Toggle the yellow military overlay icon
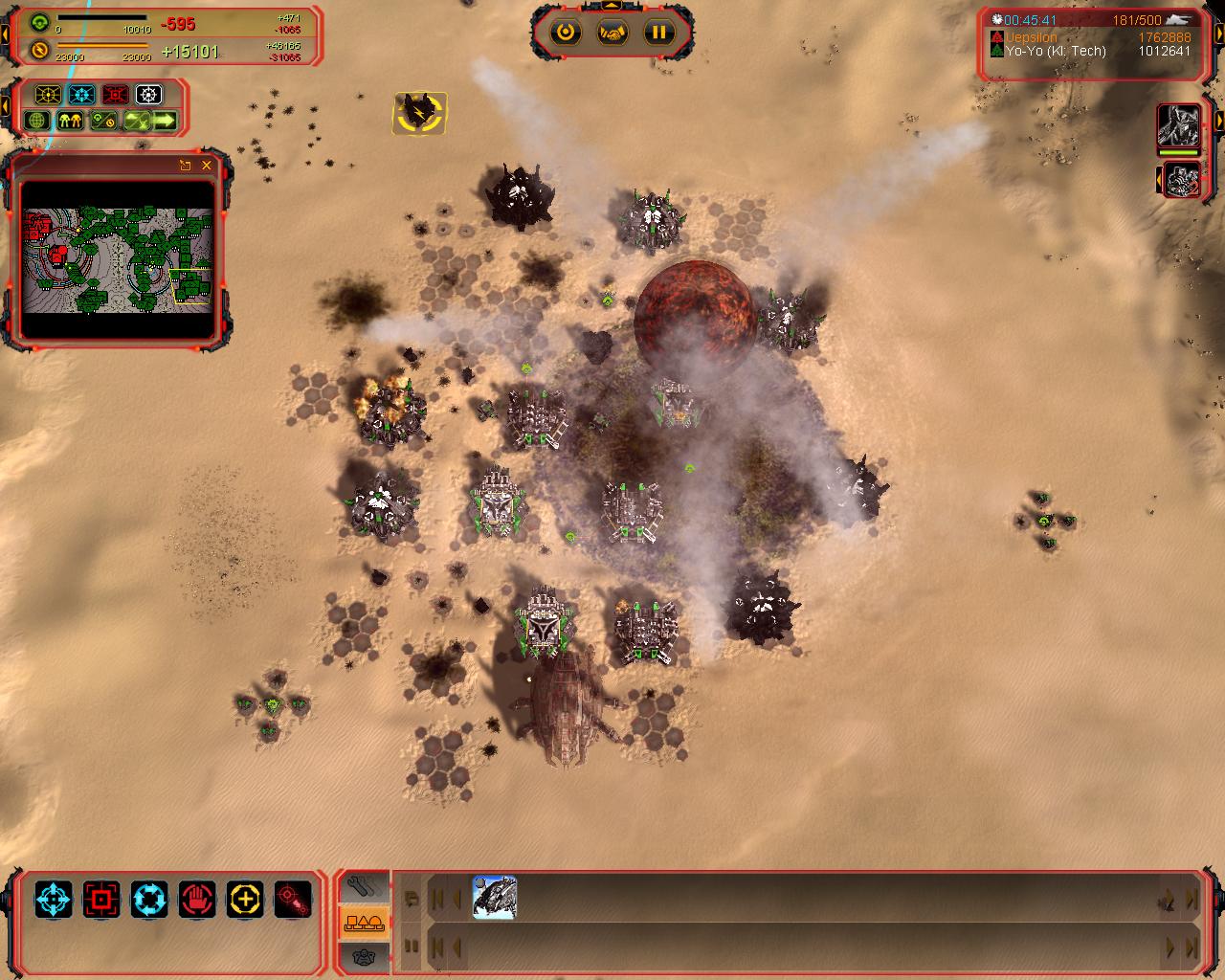 pos(48,95)
